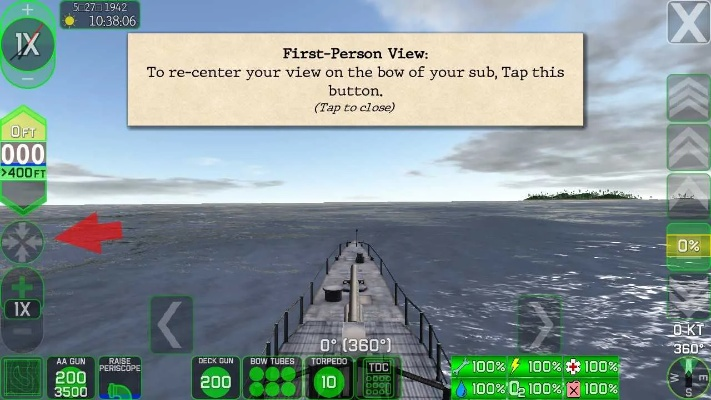The height and width of the screenshot is (400, 711).
Task: Open the AA Gun control
Action: coord(71,378)
